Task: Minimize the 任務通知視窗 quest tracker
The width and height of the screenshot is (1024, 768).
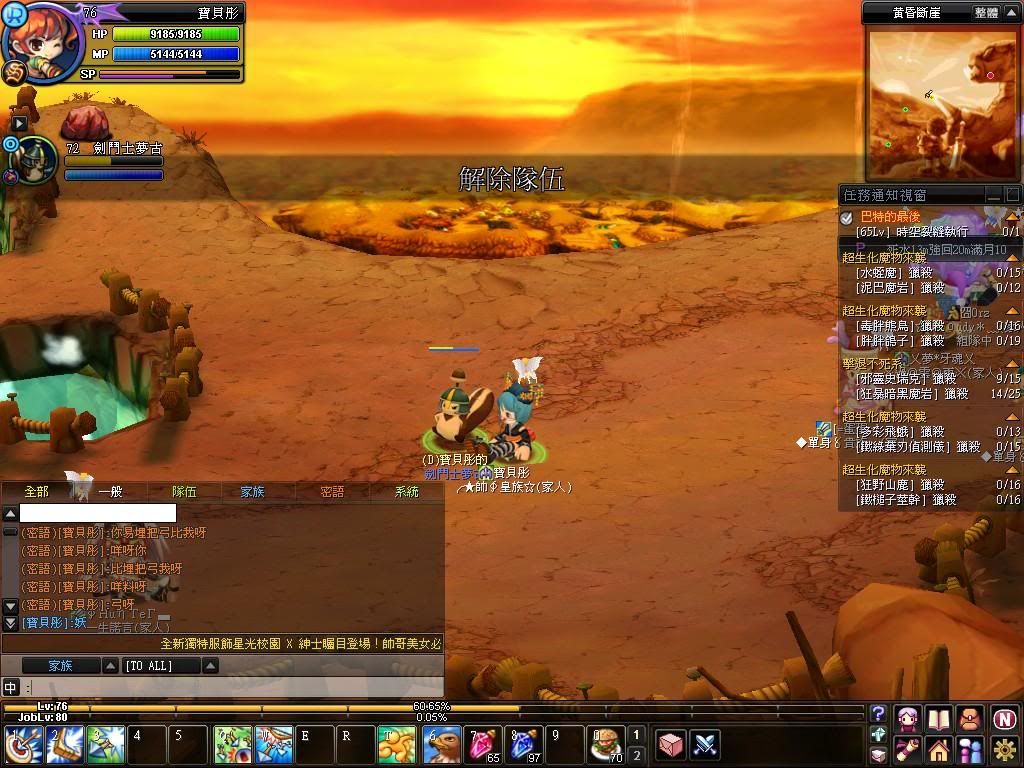Action: point(993,195)
